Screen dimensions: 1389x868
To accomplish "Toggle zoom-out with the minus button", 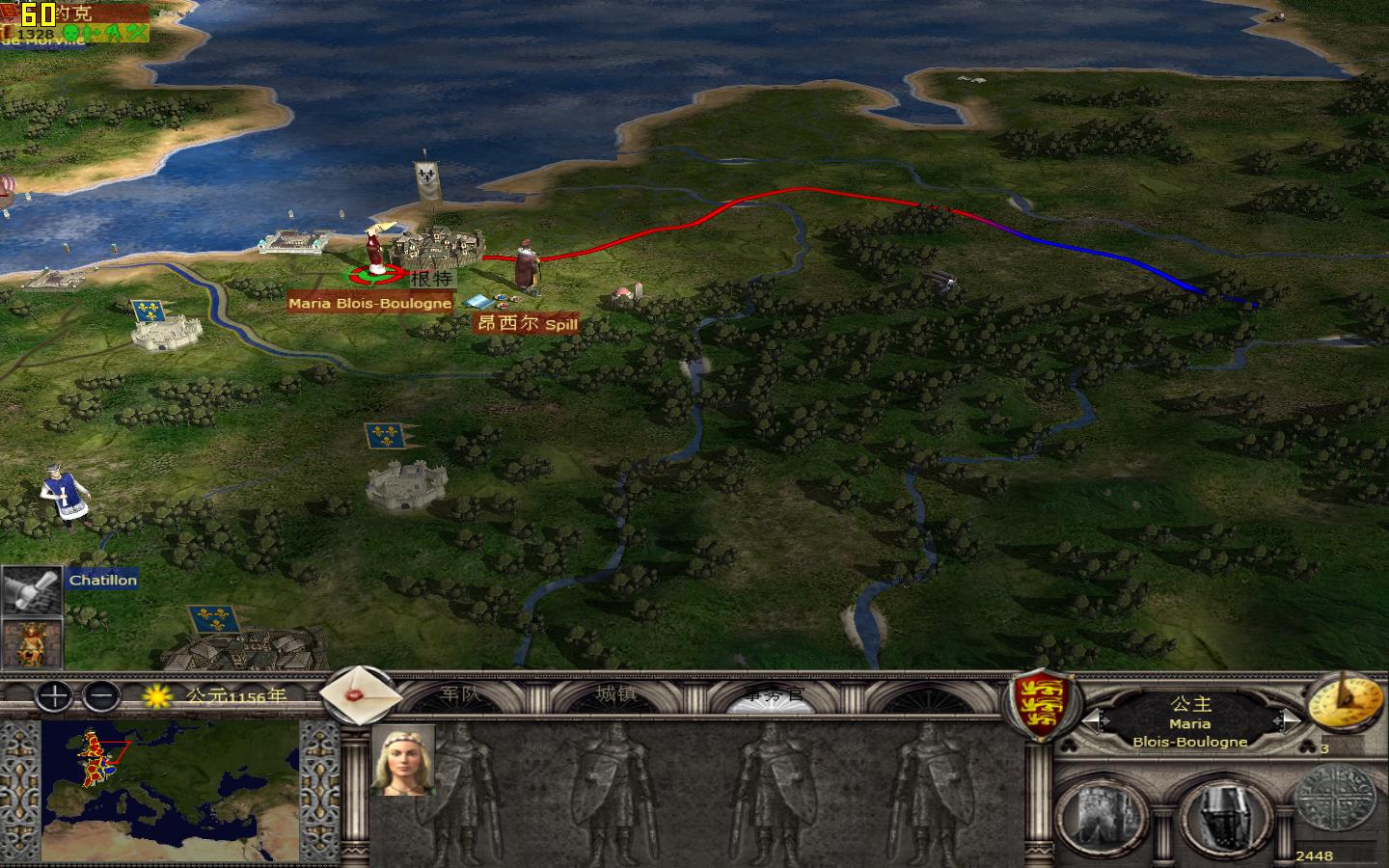I will [x=100, y=696].
